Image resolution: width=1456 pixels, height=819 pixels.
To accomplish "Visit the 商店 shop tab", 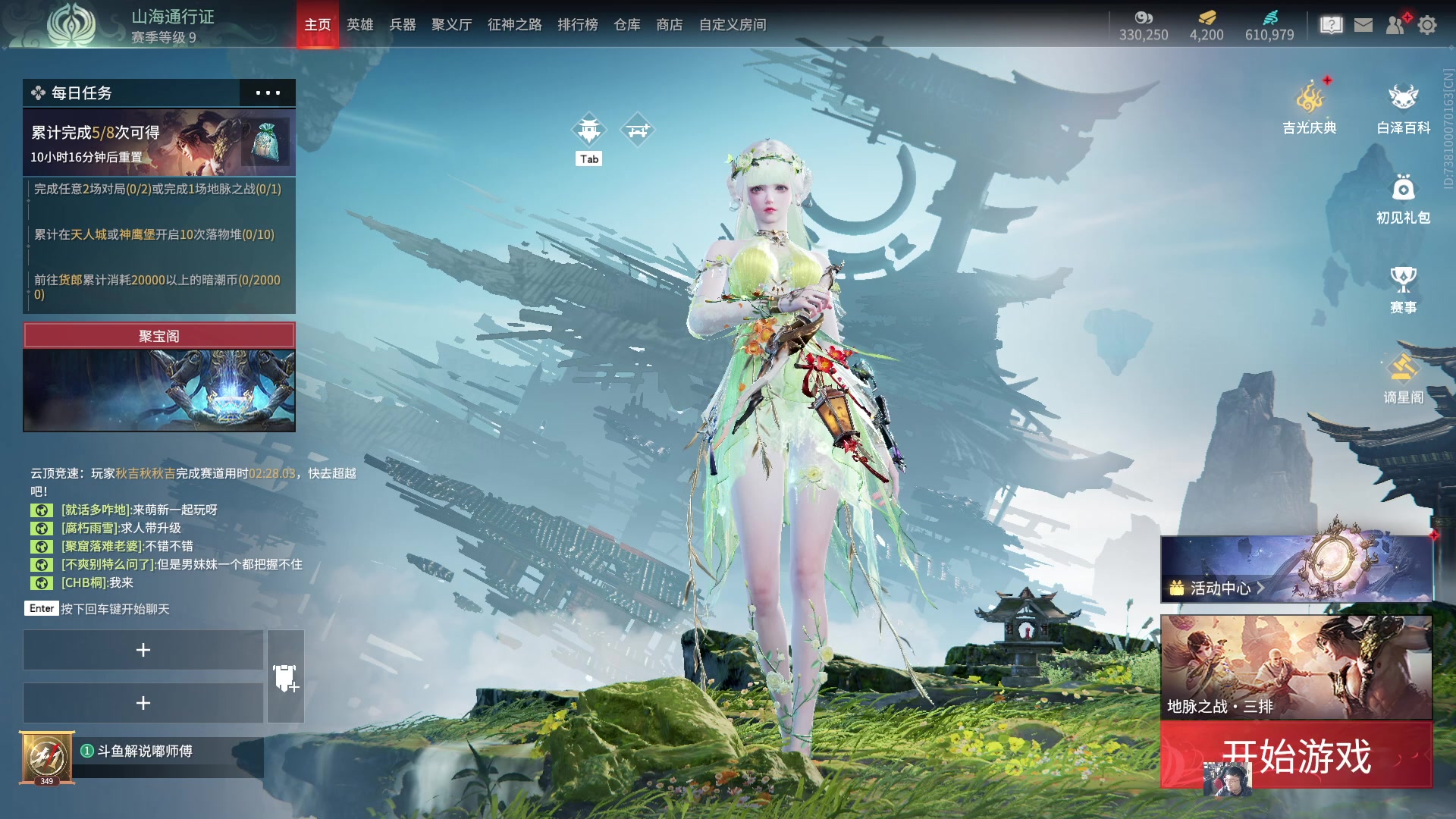I will pyautogui.click(x=670, y=25).
